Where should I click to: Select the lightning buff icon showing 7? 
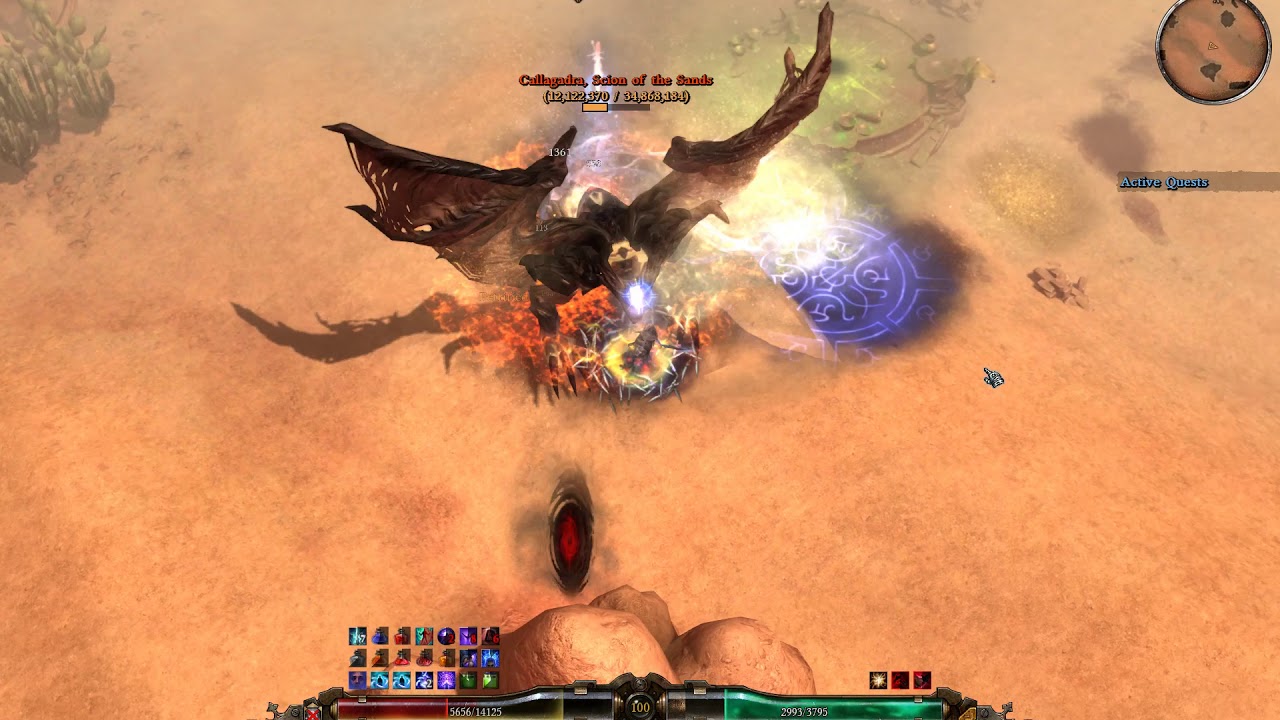[357, 636]
